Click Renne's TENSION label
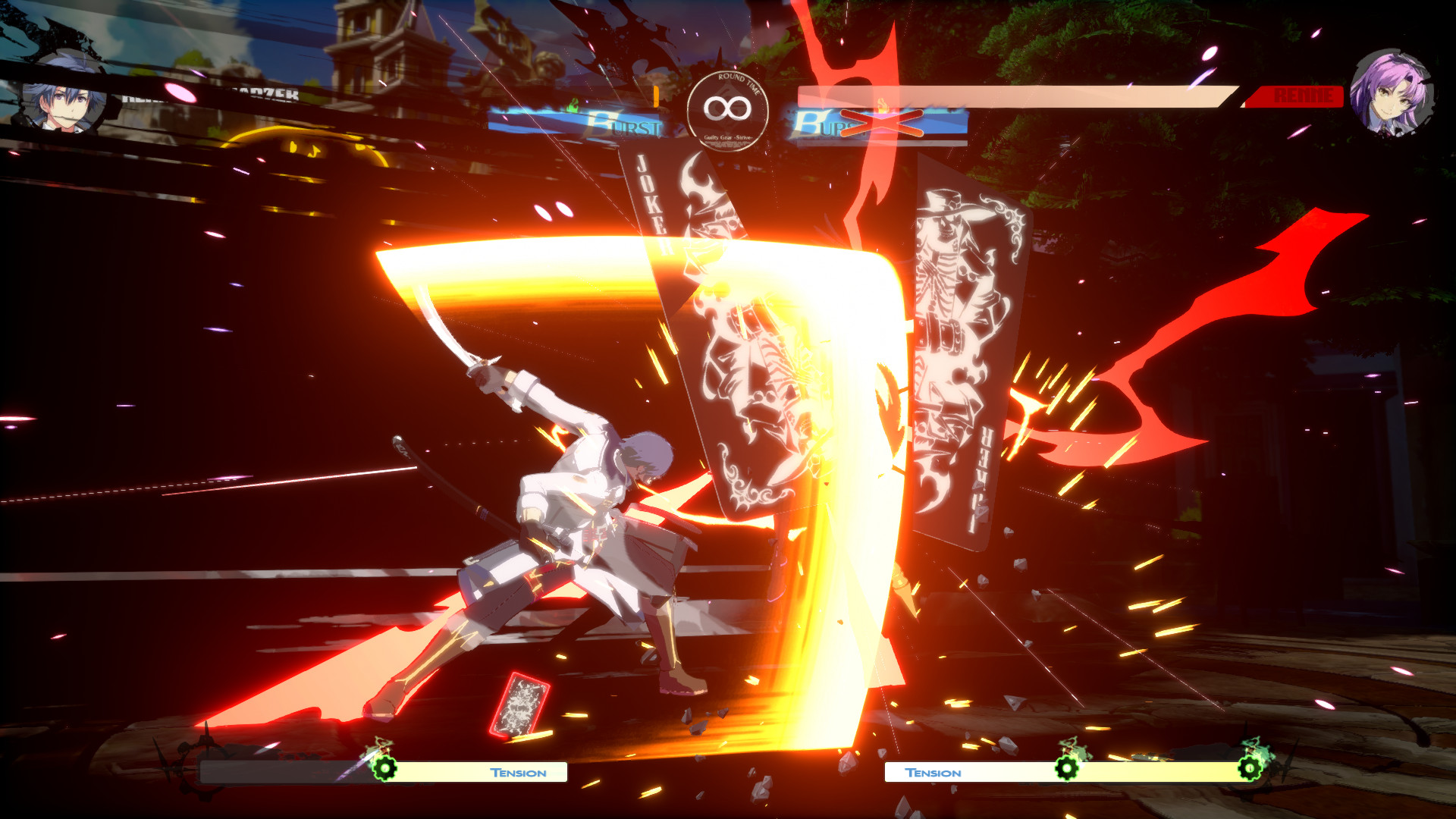The width and height of the screenshot is (1456, 819). coord(933,772)
